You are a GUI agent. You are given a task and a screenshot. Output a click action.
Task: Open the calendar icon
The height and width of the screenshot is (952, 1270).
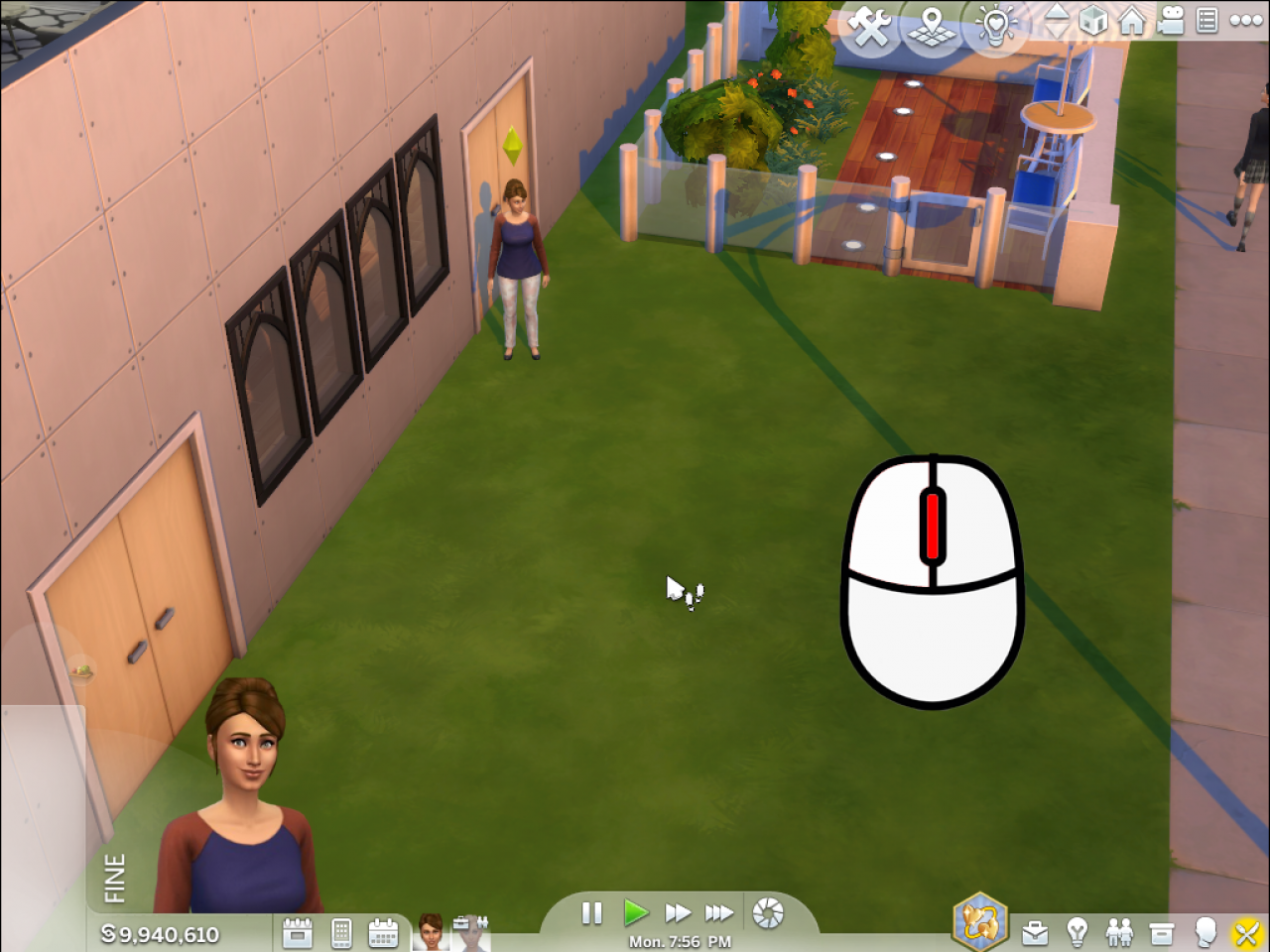coord(383,932)
